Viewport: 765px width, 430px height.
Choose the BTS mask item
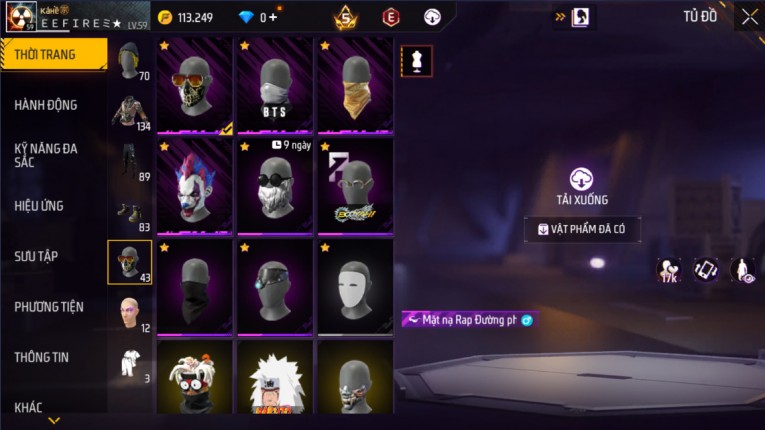[274, 86]
